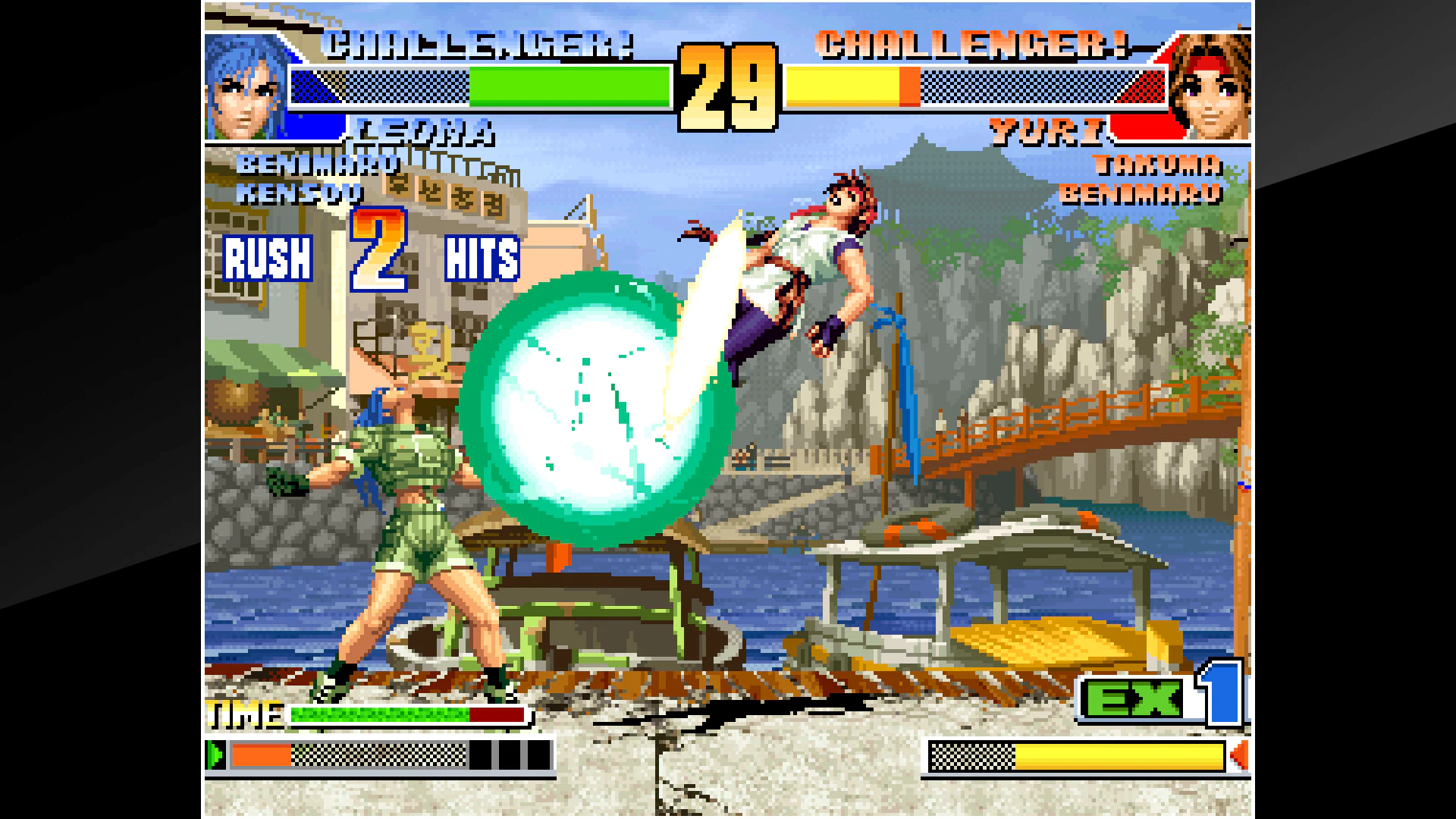Click the green arrow beside player one's power gauge

click(x=216, y=755)
